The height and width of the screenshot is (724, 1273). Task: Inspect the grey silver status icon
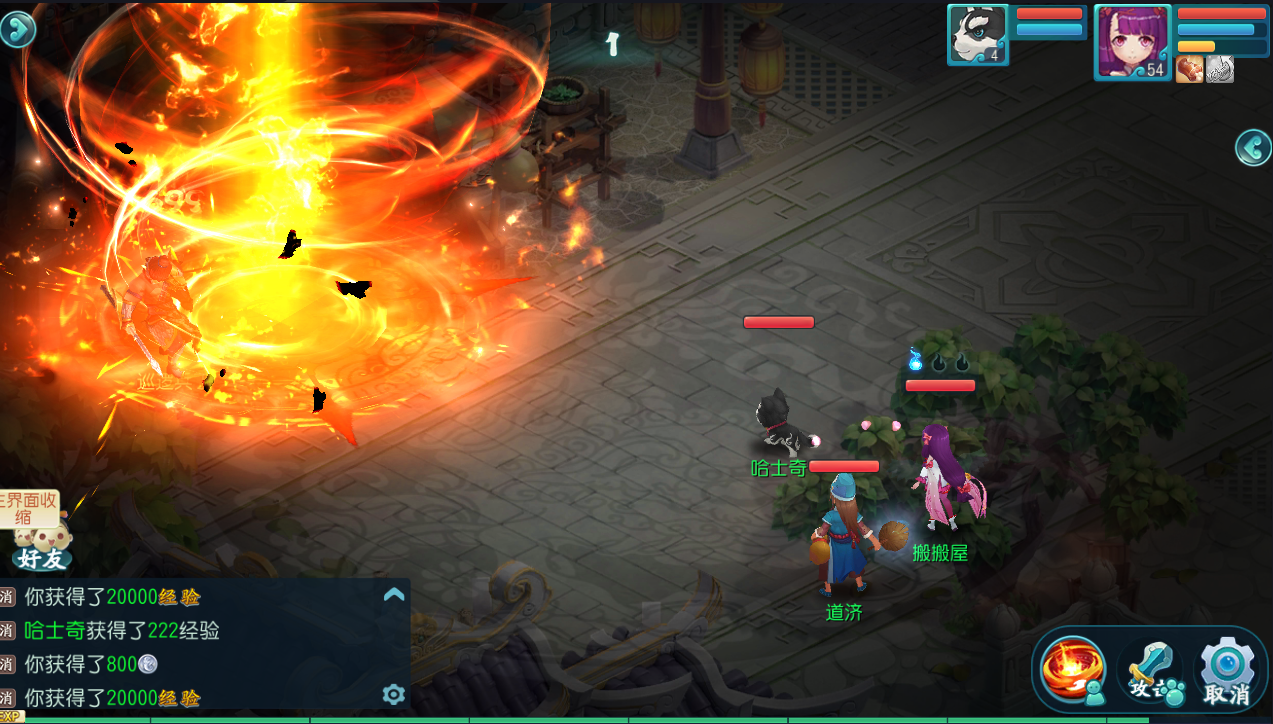pyautogui.click(x=1220, y=69)
